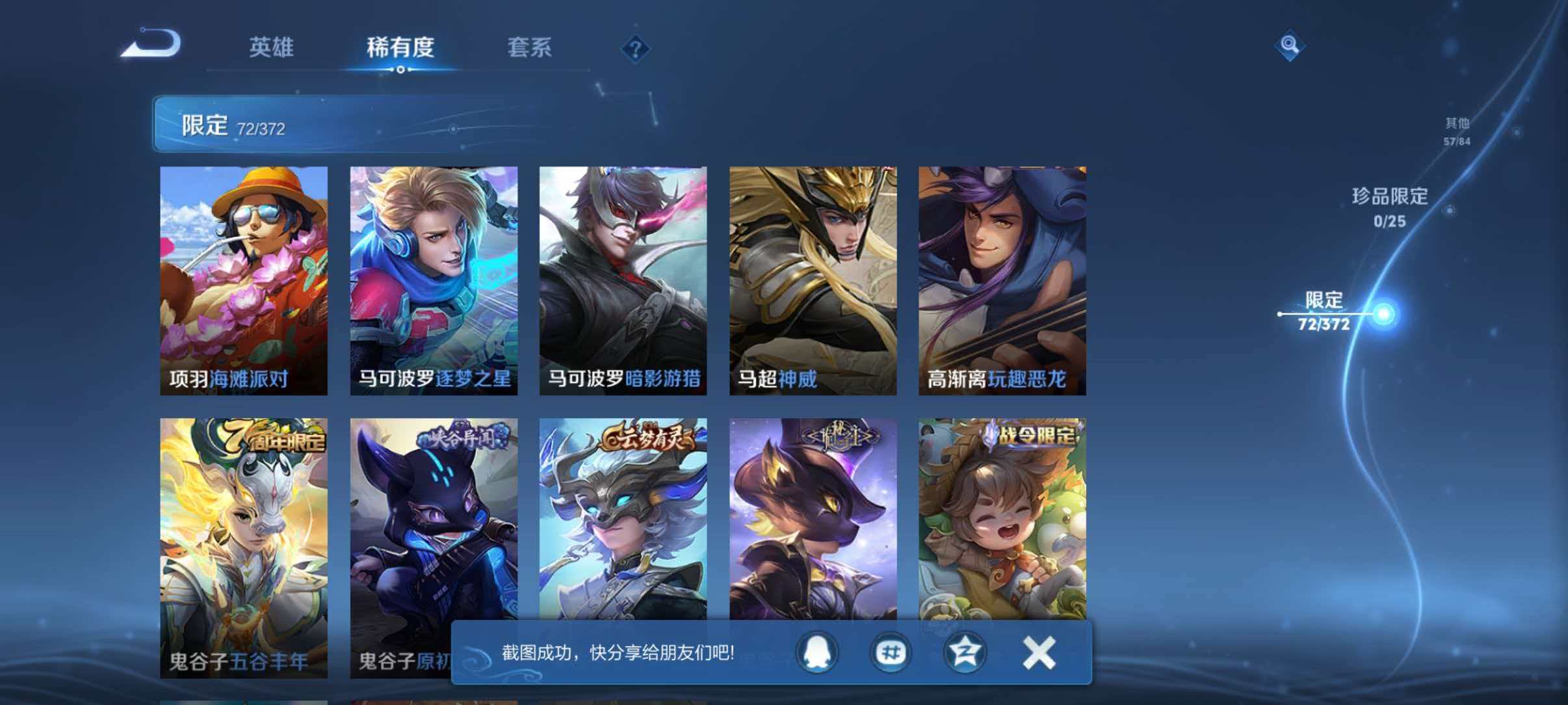Share via the hashtag community icon
Viewport: 1568px width, 705px height.
[x=891, y=653]
